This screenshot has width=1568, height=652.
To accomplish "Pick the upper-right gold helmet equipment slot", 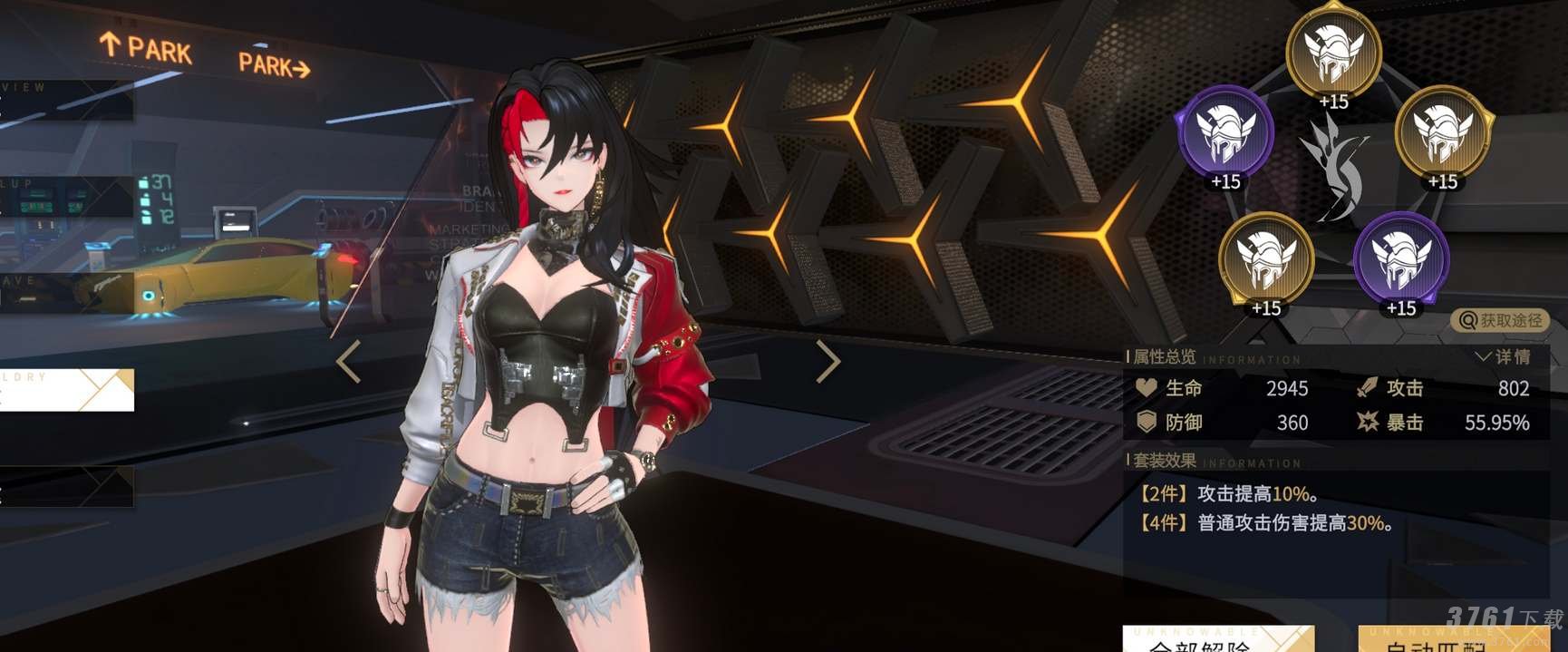I will point(1442,133).
